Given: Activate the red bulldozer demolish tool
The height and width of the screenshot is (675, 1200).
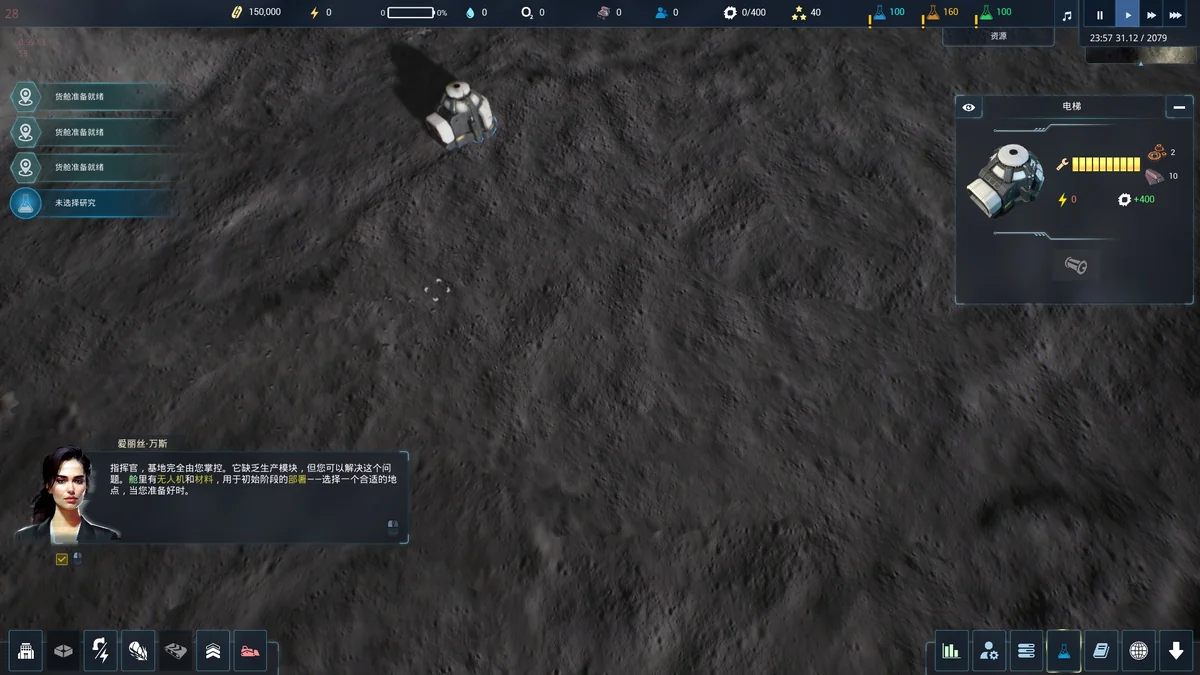Looking at the screenshot, I should tap(250, 651).
